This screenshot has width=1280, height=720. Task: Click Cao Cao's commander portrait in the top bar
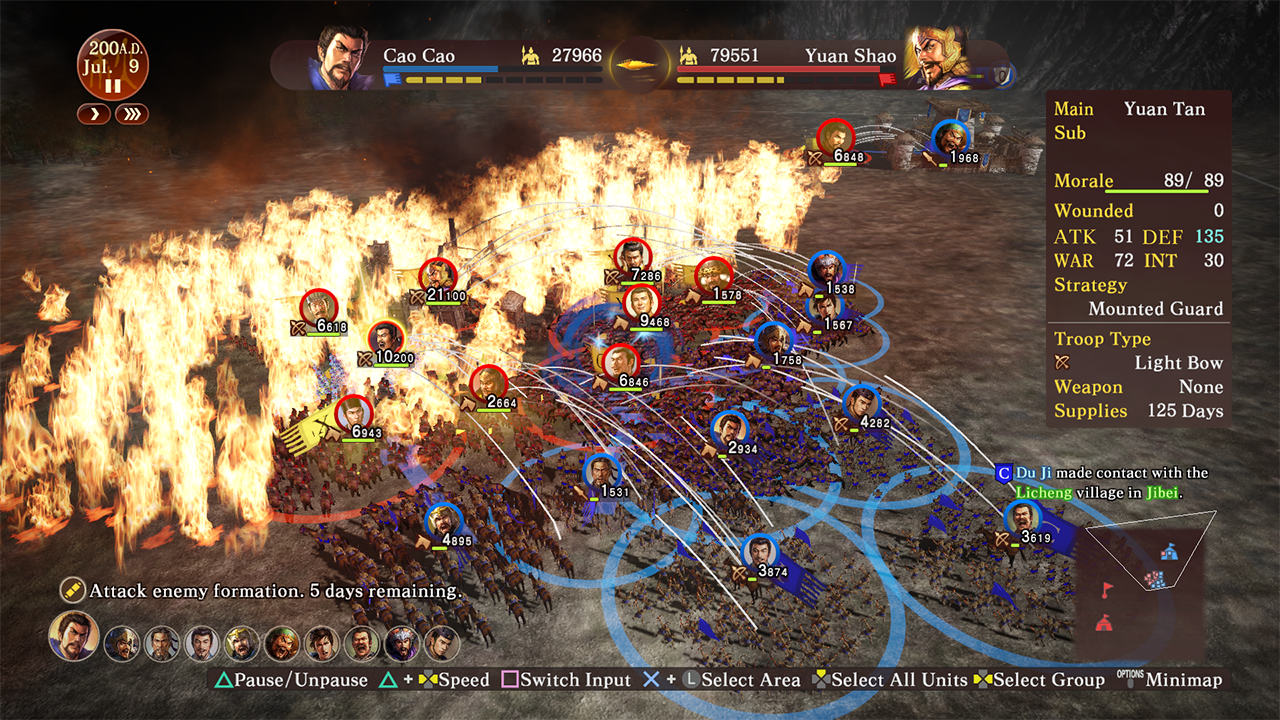342,58
